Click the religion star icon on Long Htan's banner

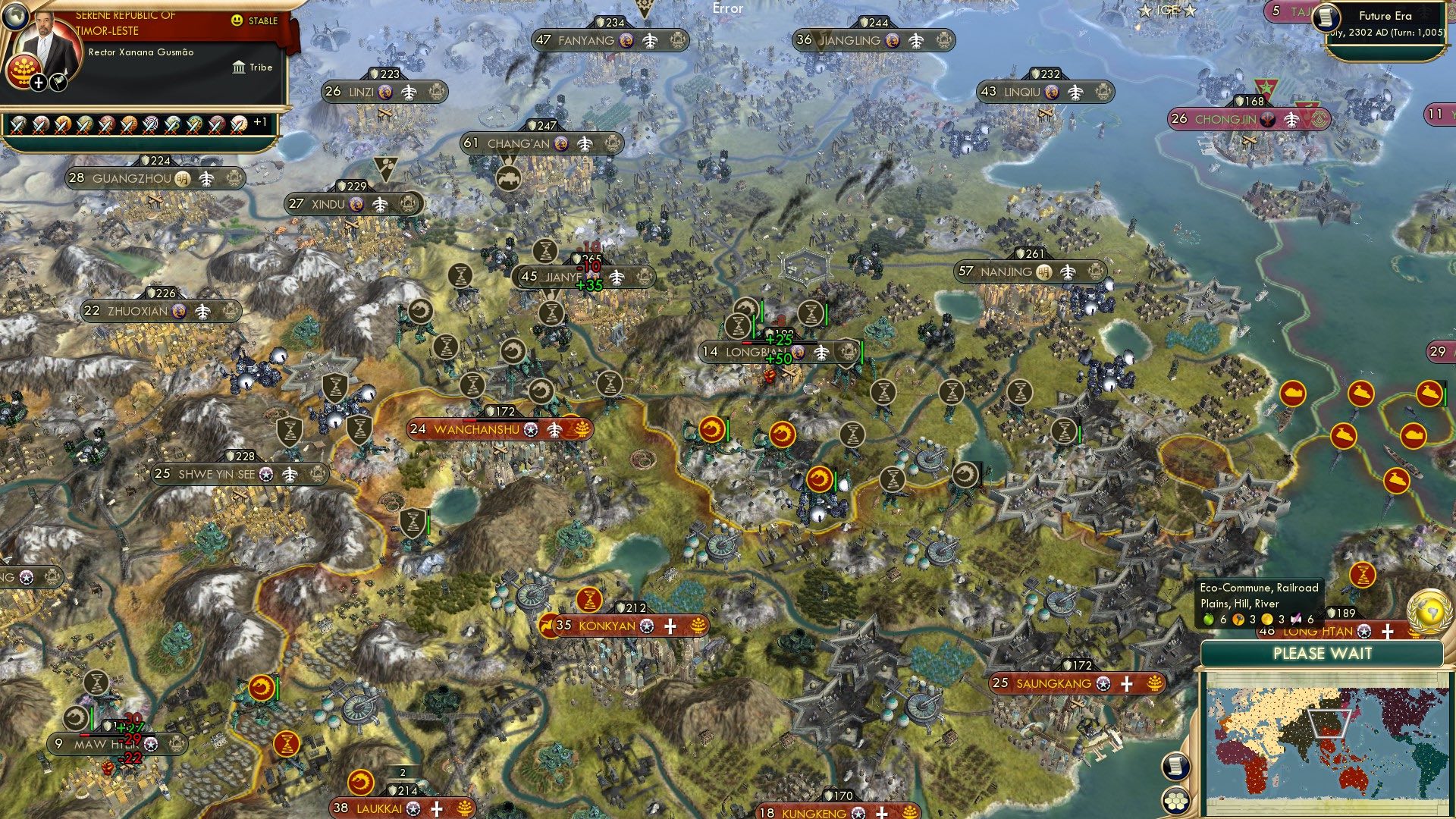click(1363, 631)
